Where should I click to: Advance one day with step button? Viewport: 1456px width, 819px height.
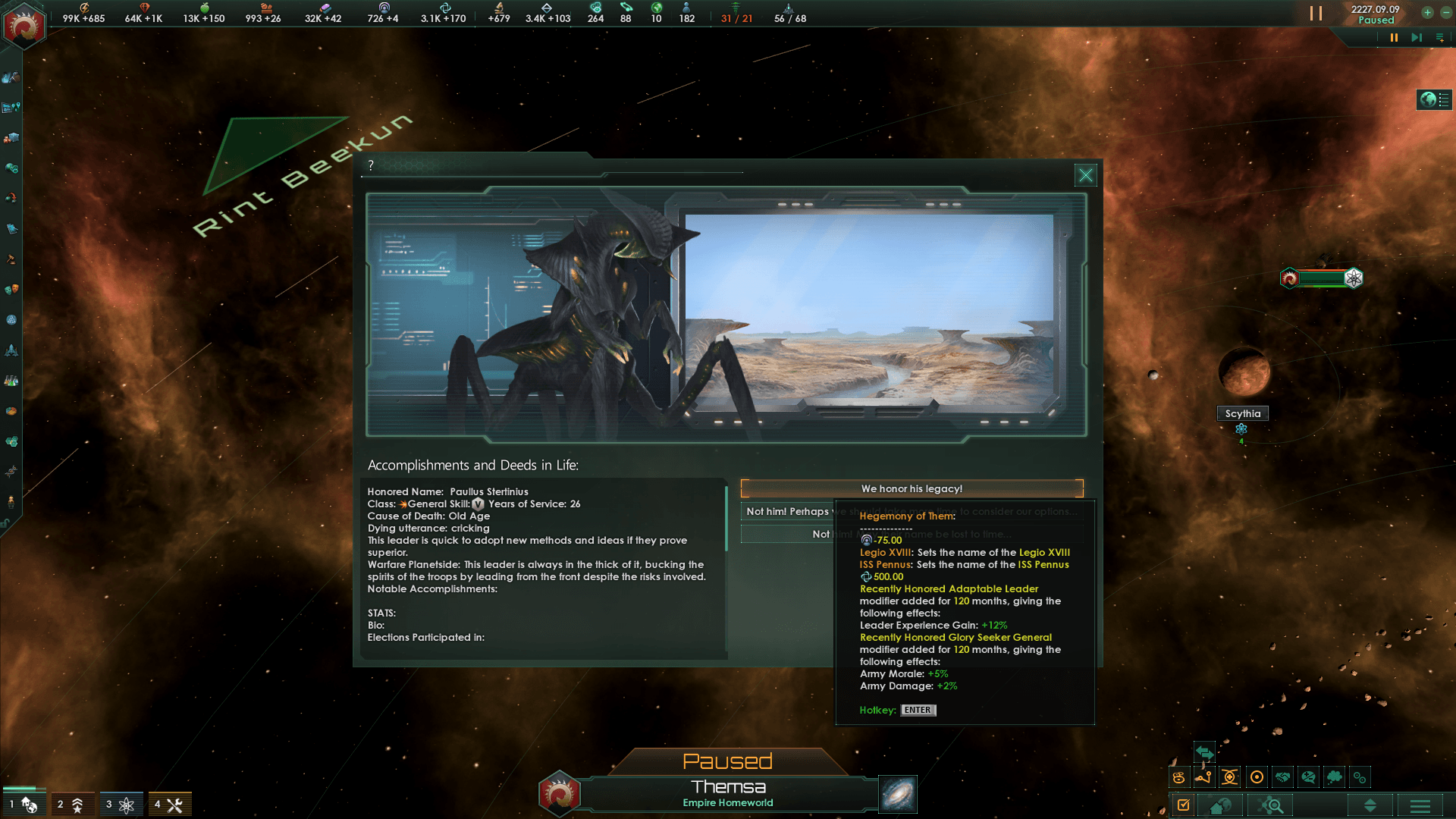click(1416, 38)
